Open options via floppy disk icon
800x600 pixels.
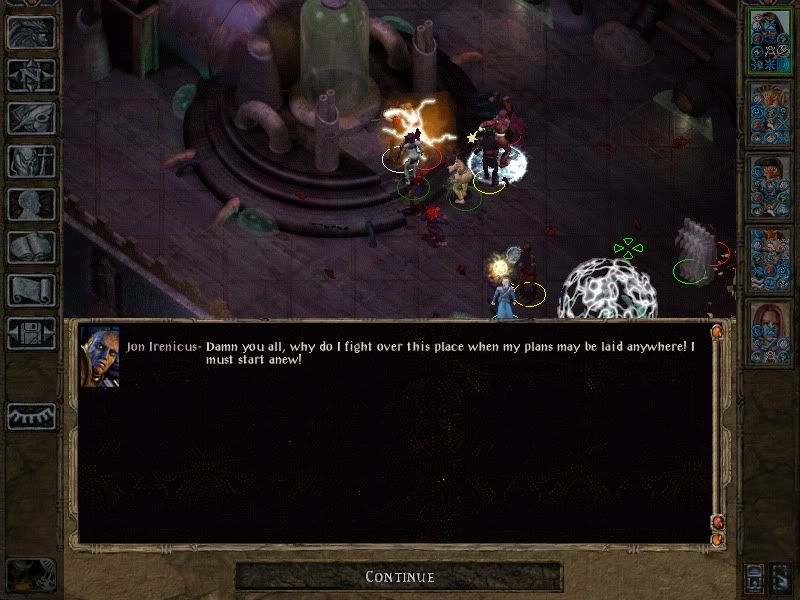pos(31,333)
